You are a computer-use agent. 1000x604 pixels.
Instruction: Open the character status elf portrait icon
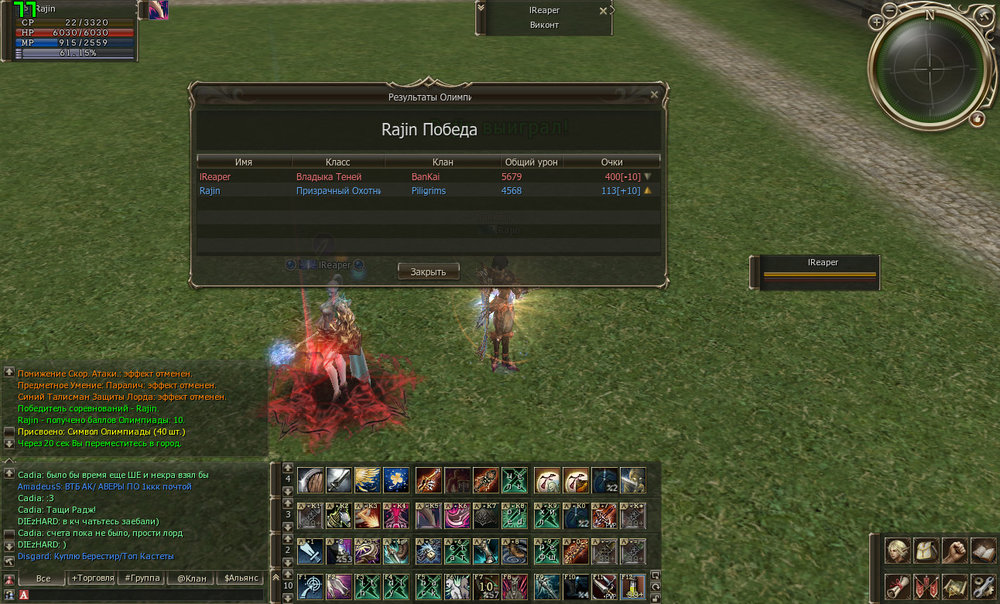tap(896, 552)
